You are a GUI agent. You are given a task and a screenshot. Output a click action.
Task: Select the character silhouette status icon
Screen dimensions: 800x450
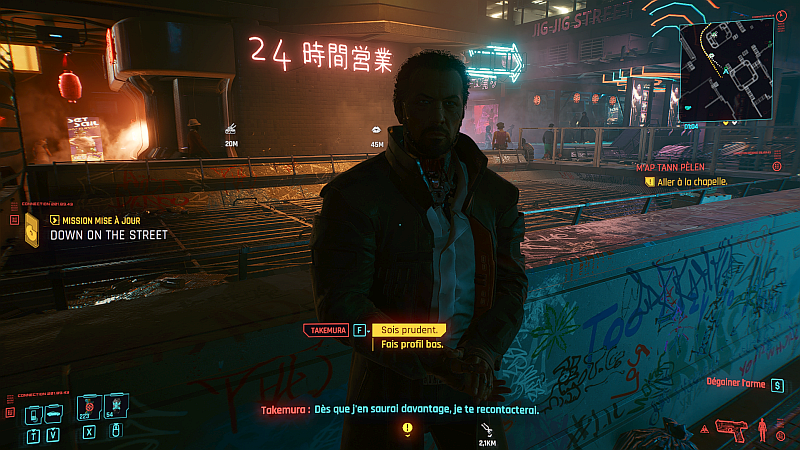[764, 429]
